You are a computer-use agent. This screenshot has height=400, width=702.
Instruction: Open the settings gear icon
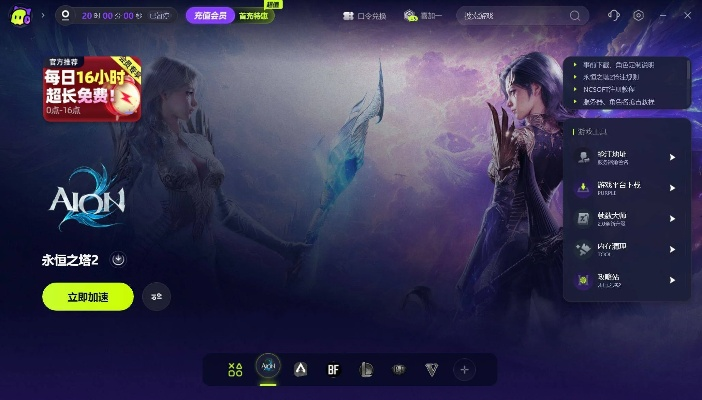click(638, 16)
